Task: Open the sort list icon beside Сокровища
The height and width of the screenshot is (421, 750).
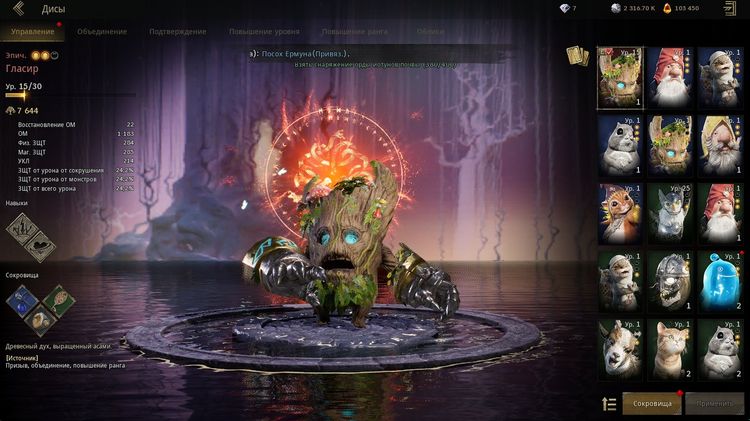Action: [x=608, y=403]
